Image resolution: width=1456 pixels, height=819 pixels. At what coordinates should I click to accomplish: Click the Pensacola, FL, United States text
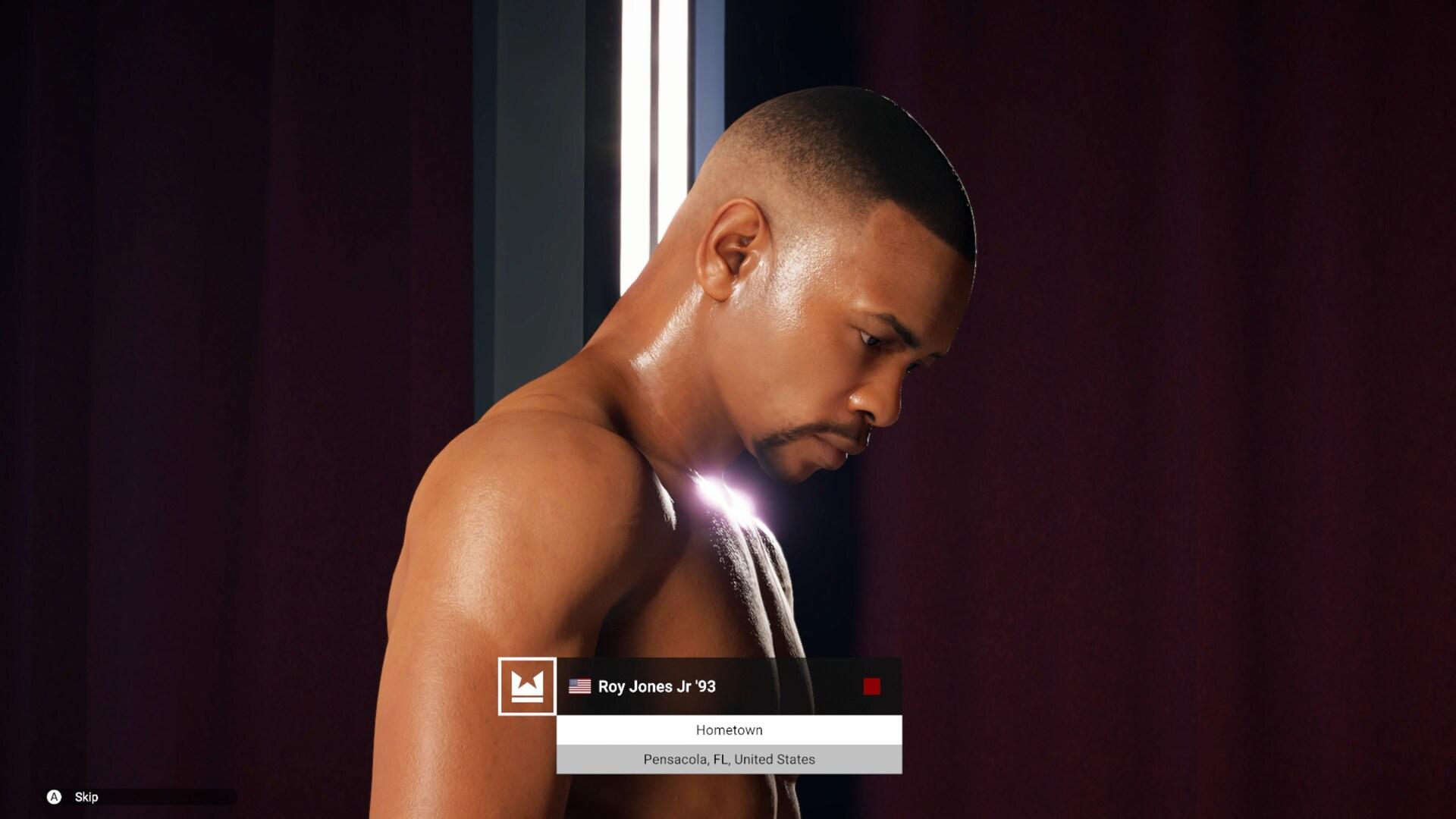[x=729, y=758]
